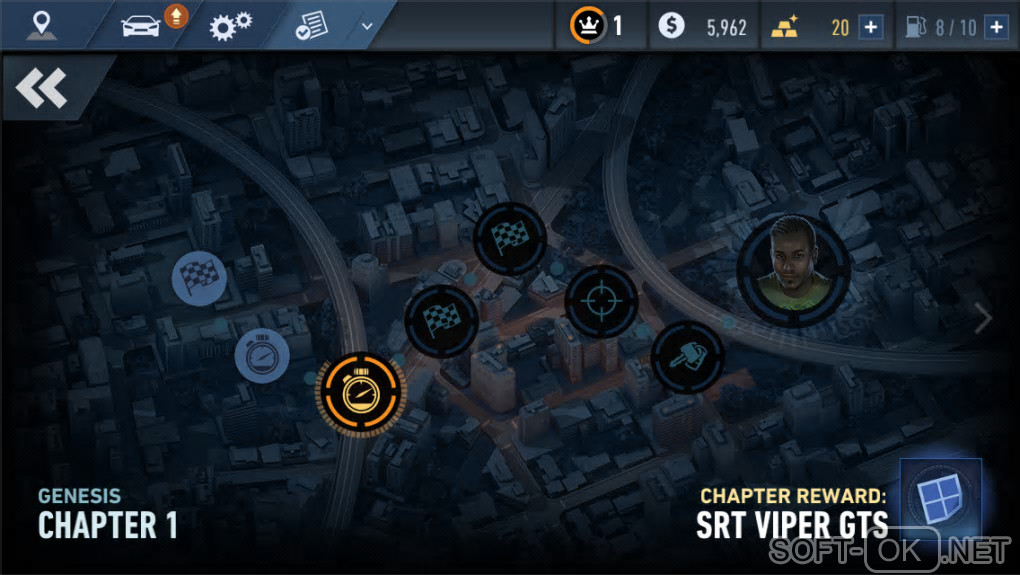Screen dimensions: 1020x575
Task: Select the crosshair target event node
Action: [x=601, y=301]
